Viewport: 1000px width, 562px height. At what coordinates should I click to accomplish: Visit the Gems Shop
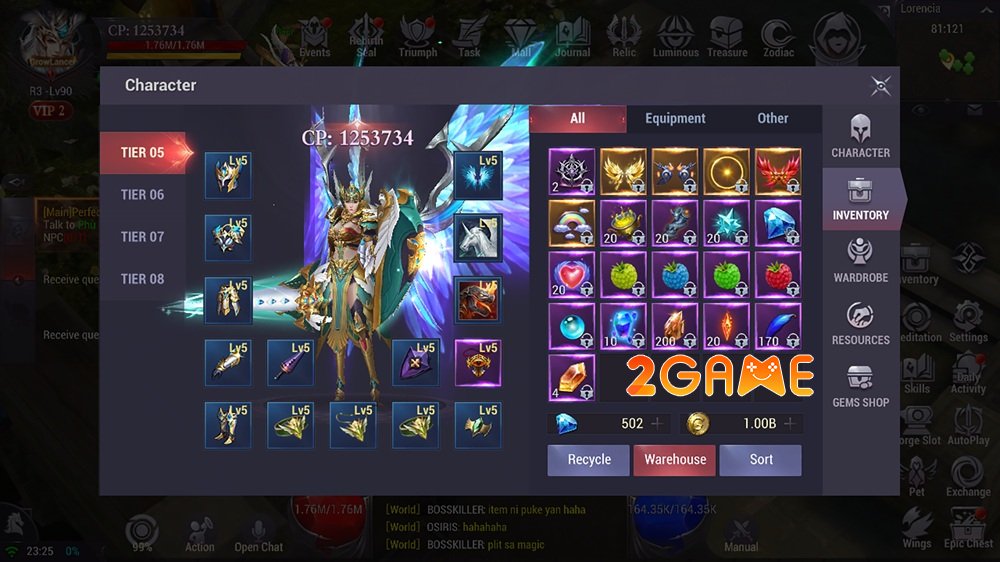coord(860,387)
